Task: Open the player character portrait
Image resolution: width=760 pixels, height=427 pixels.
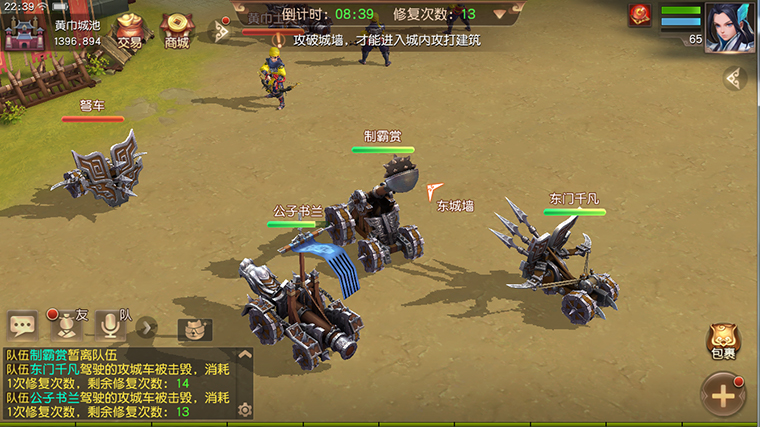Action: (730, 25)
